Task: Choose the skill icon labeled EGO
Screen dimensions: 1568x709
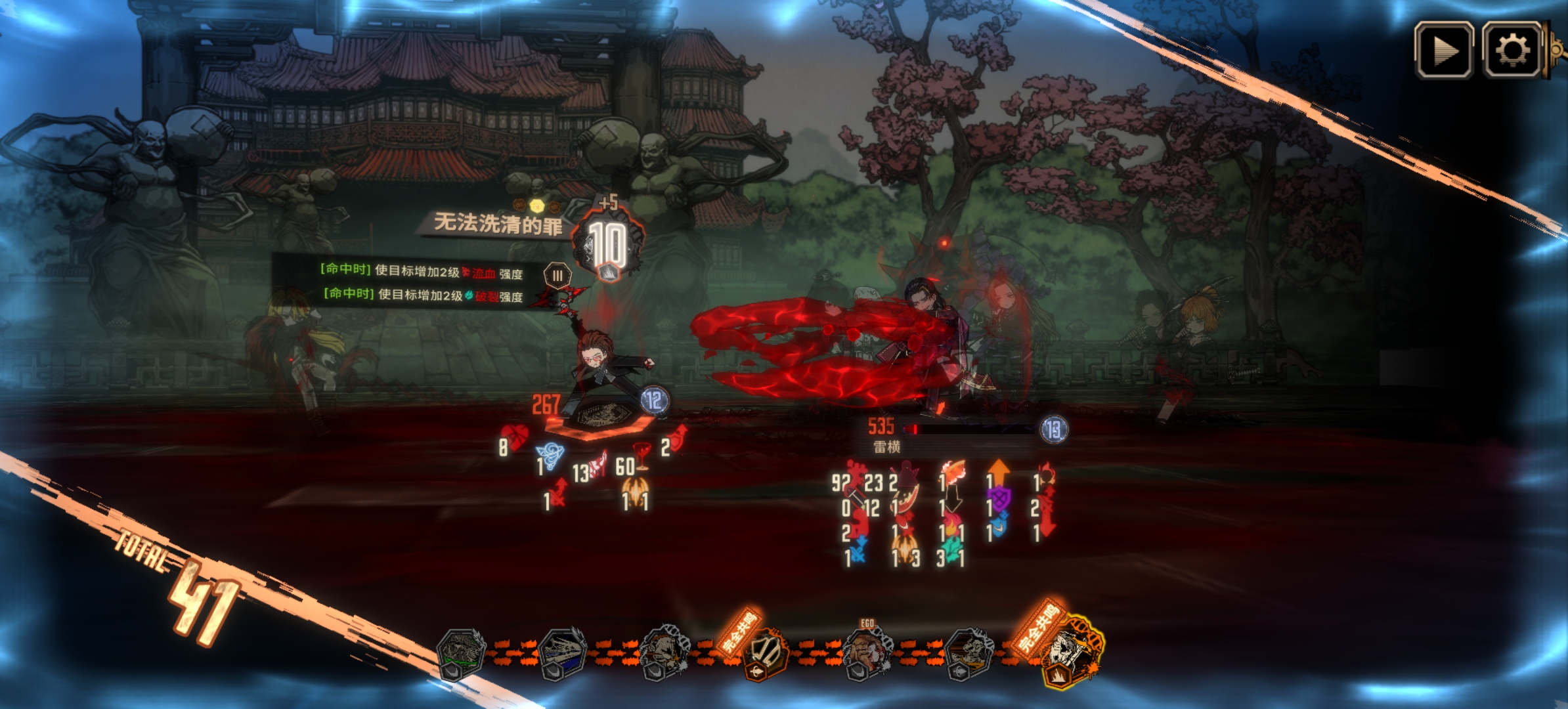Action: click(x=867, y=653)
